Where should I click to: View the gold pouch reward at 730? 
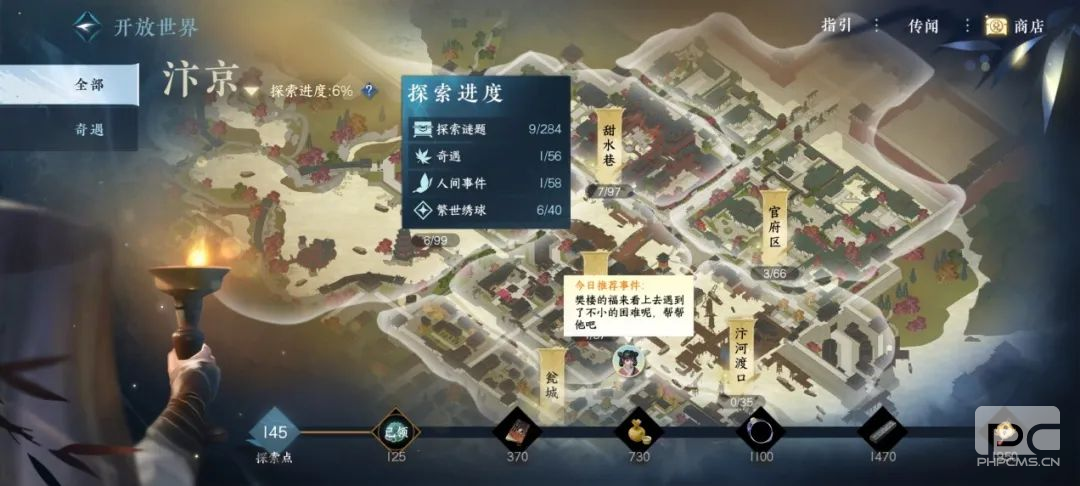[638, 431]
